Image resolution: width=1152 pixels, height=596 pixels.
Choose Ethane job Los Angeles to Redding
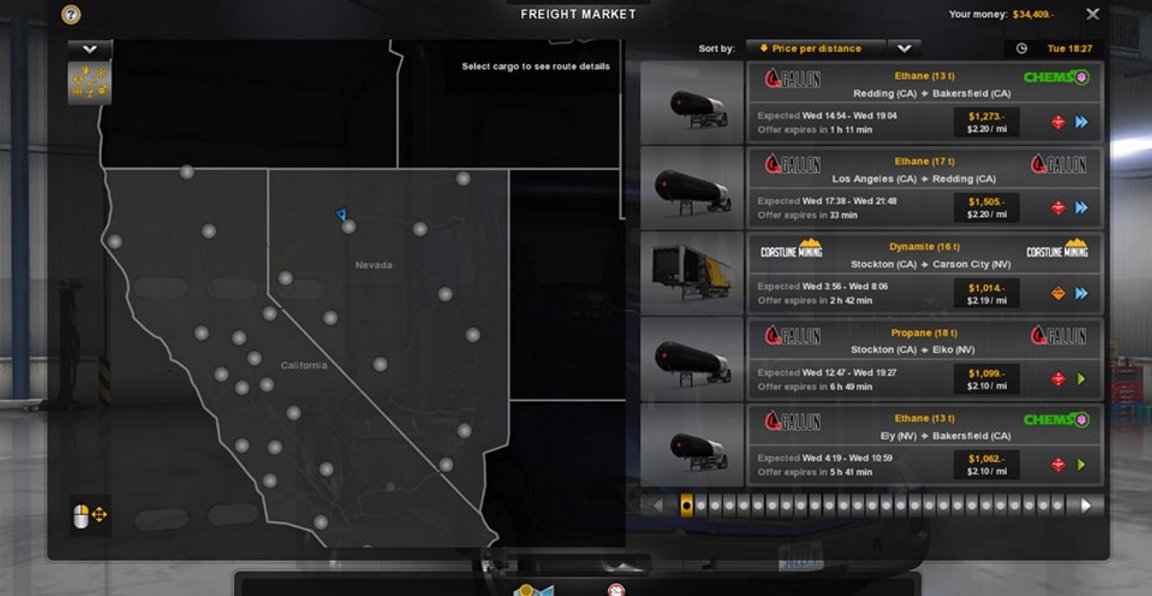tap(924, 182)
